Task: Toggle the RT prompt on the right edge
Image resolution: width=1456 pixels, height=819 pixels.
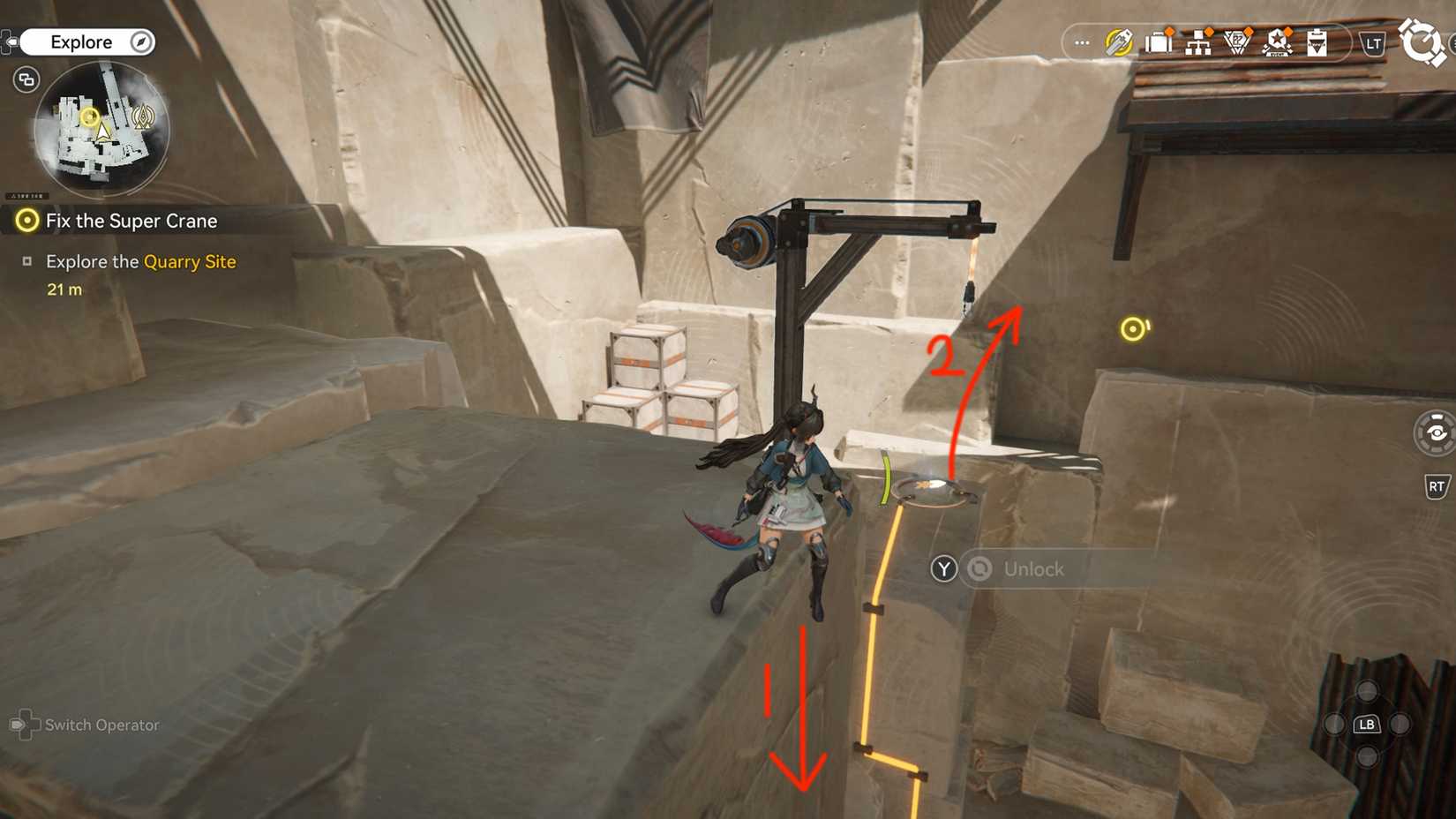Action: [x=1437, y=486]
